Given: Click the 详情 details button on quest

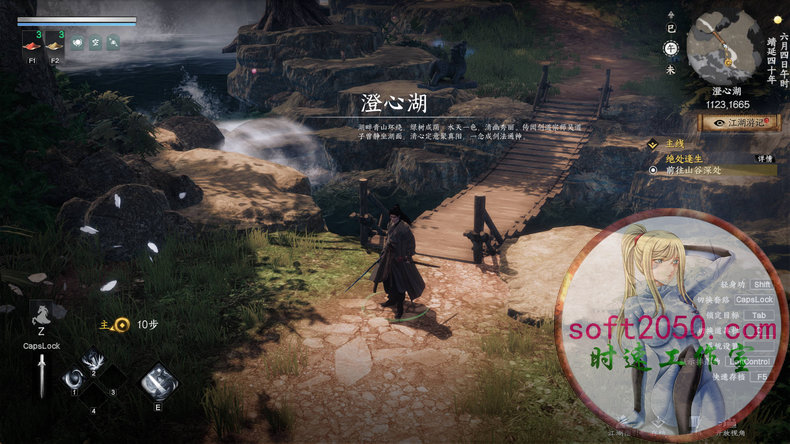Looking at the screenshot, I should click(763, 158).
